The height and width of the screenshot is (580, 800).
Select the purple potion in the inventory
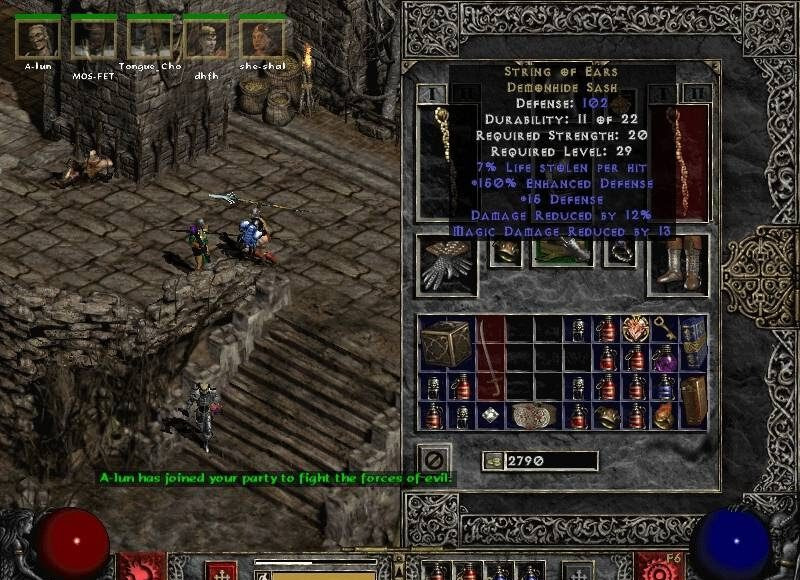pos(664,357)
